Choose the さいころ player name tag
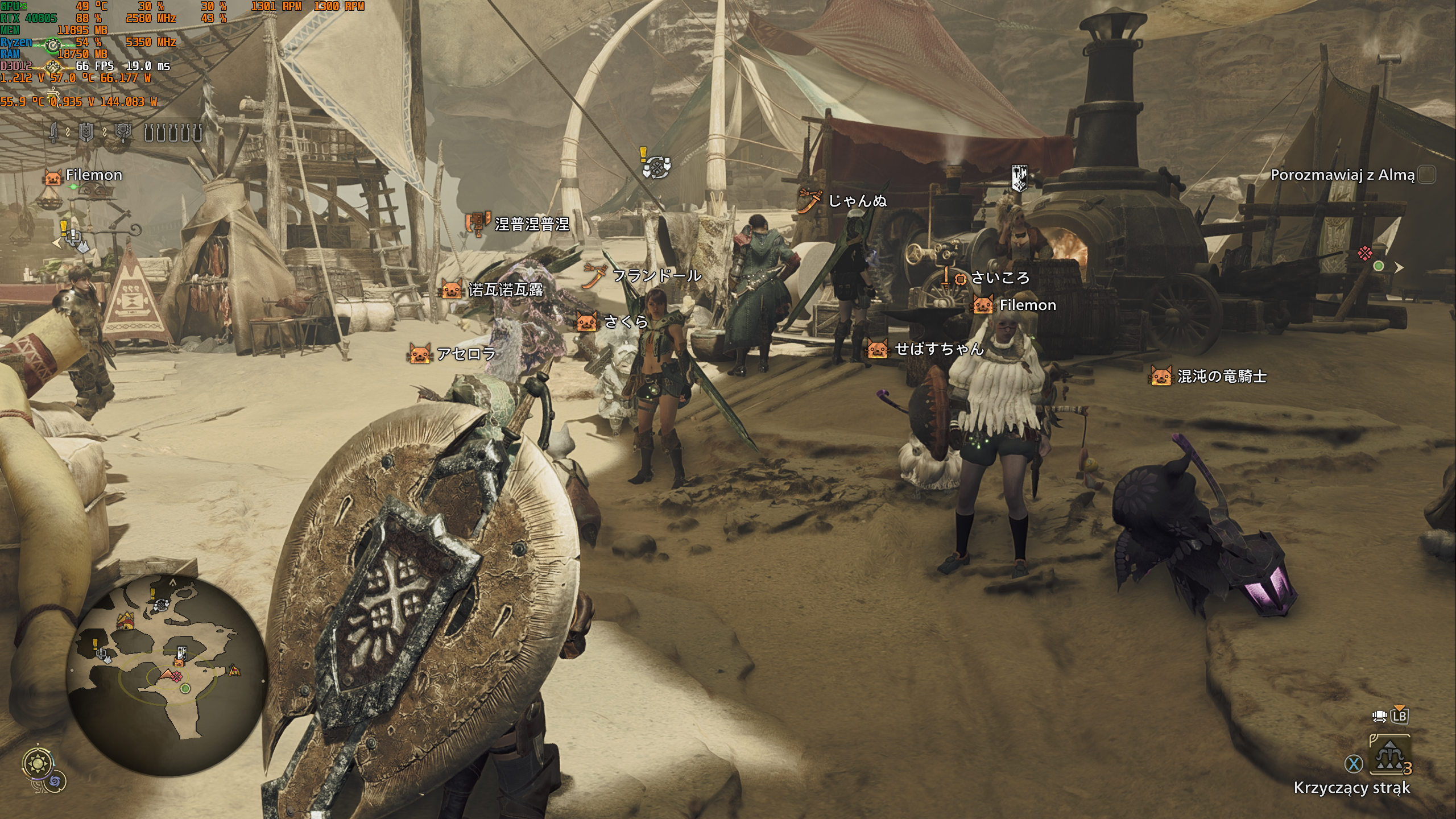 coord(1000,278)
